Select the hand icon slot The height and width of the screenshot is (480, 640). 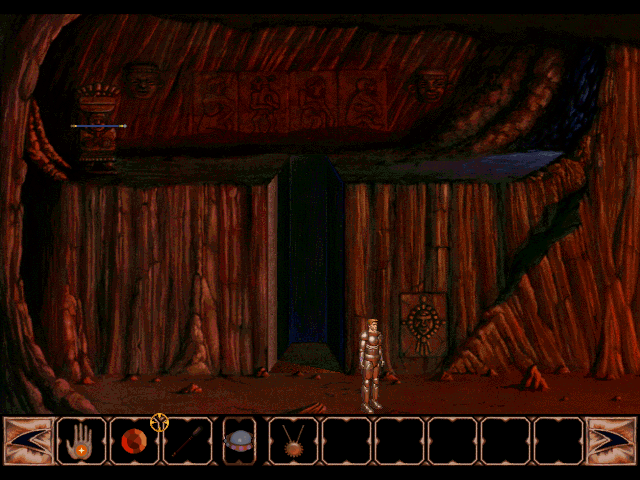pos(82,440)
